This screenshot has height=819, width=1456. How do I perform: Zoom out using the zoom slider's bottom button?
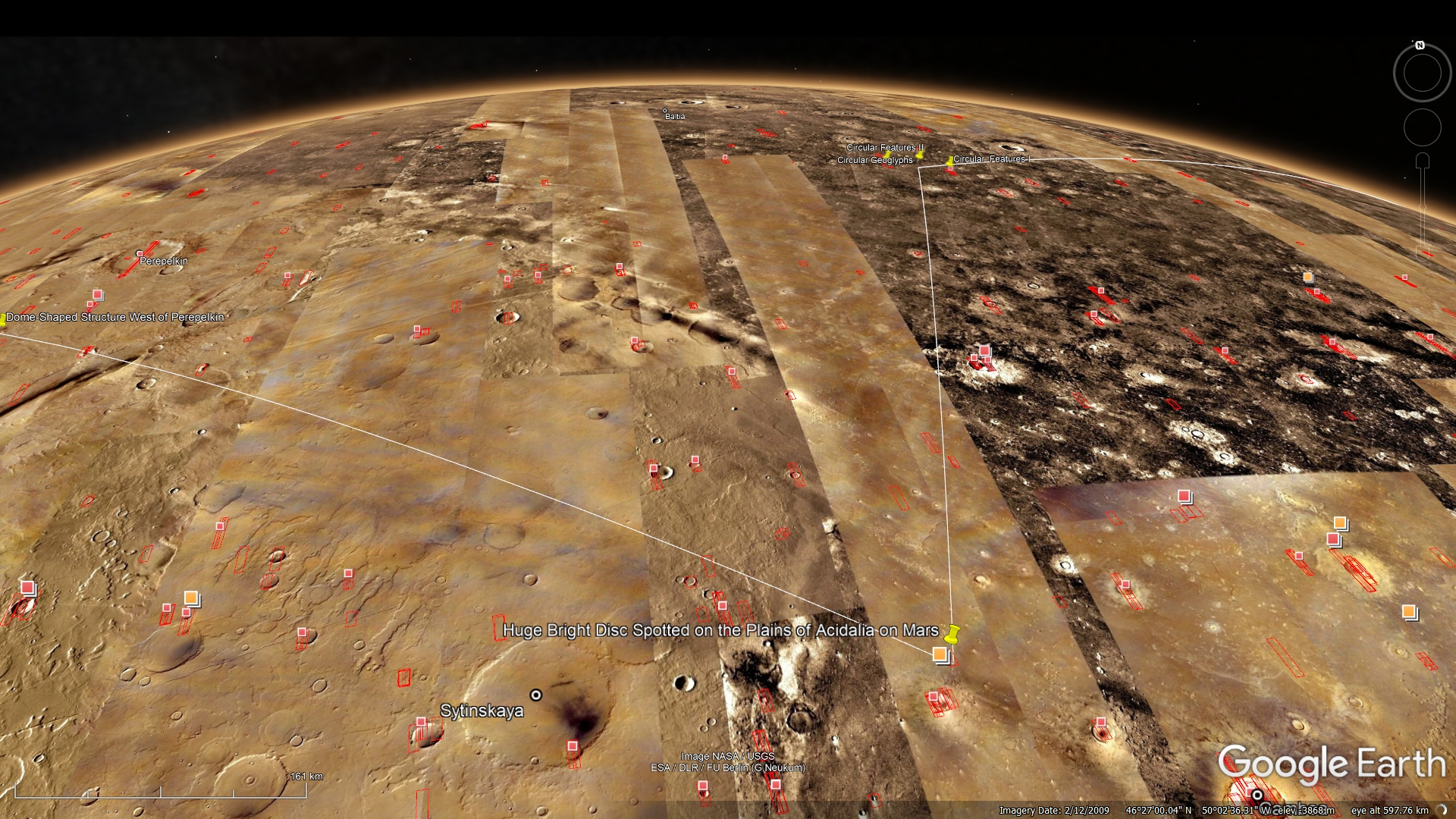(x=1423, y=253)
